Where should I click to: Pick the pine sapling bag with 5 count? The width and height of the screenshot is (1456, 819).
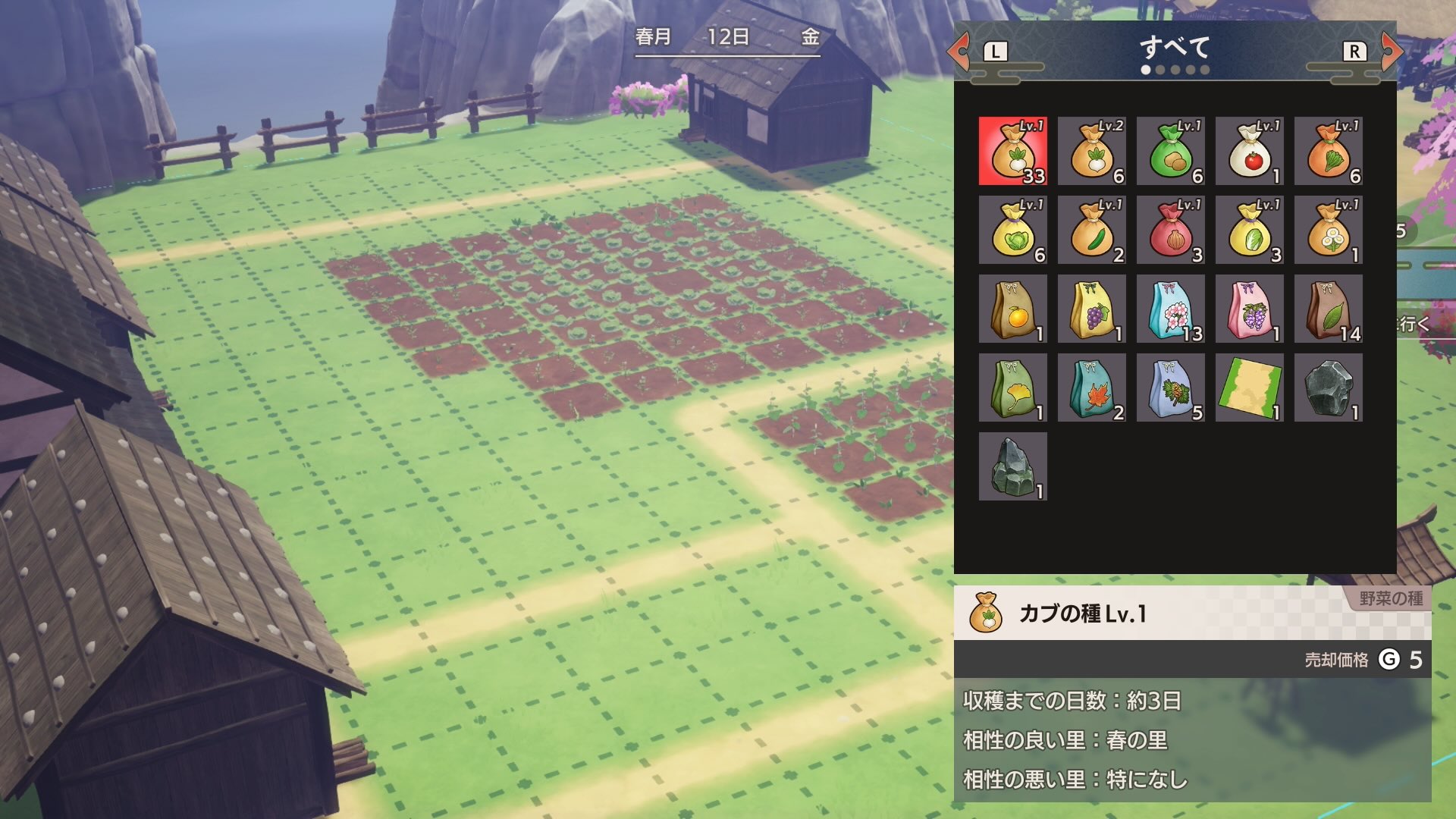click(1172, 387)
